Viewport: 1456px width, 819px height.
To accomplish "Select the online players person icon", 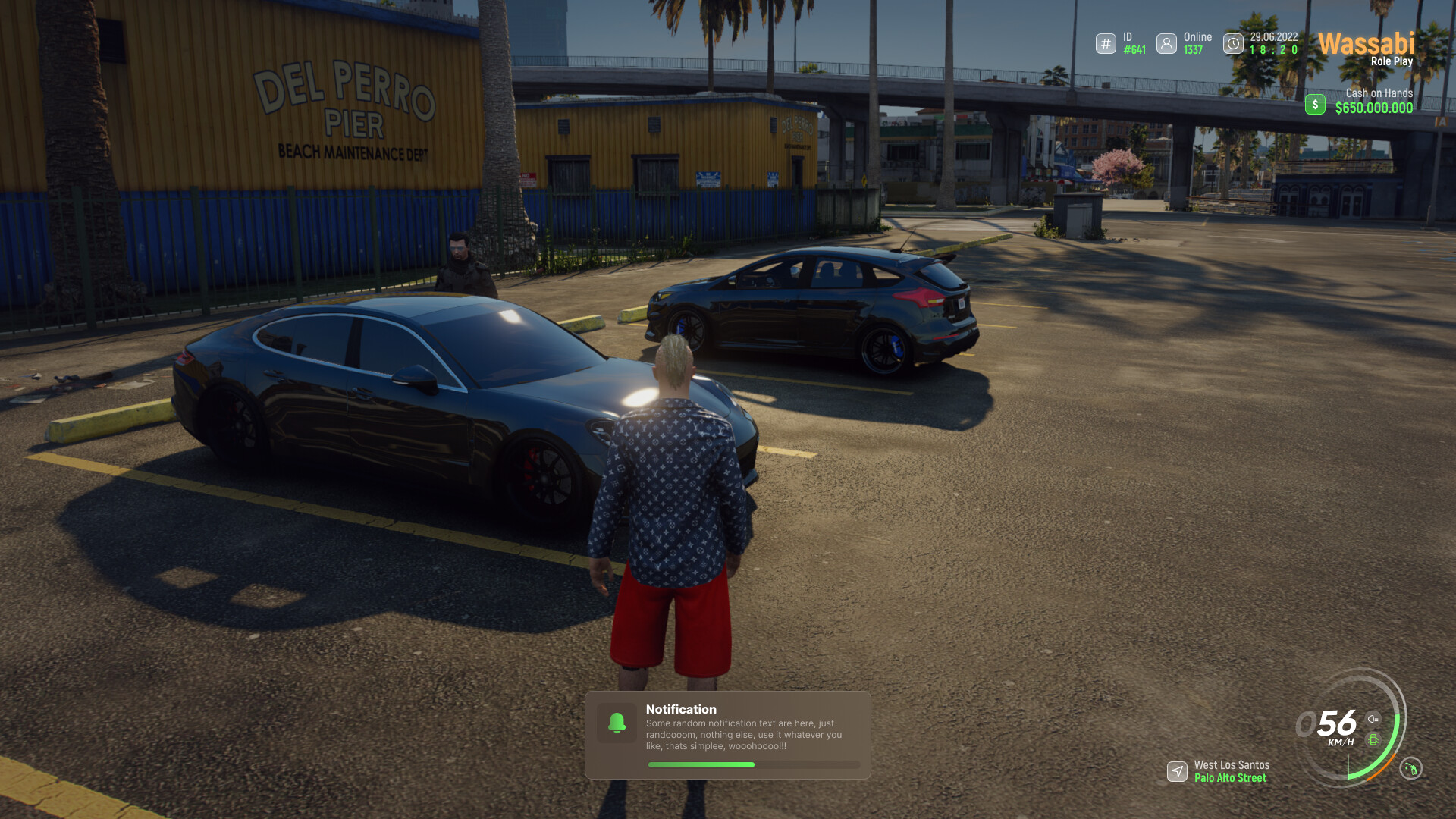I will coord(1166,44).
